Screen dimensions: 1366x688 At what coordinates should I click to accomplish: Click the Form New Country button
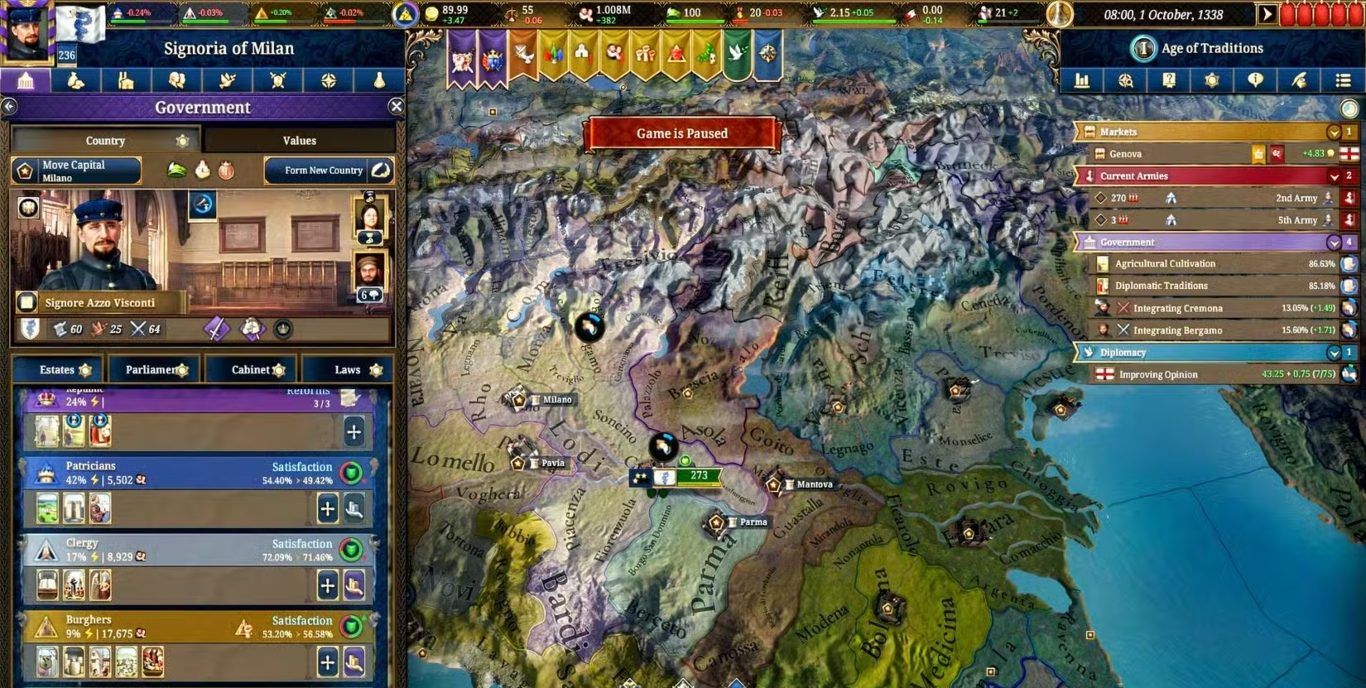click(x=329, y=170)
